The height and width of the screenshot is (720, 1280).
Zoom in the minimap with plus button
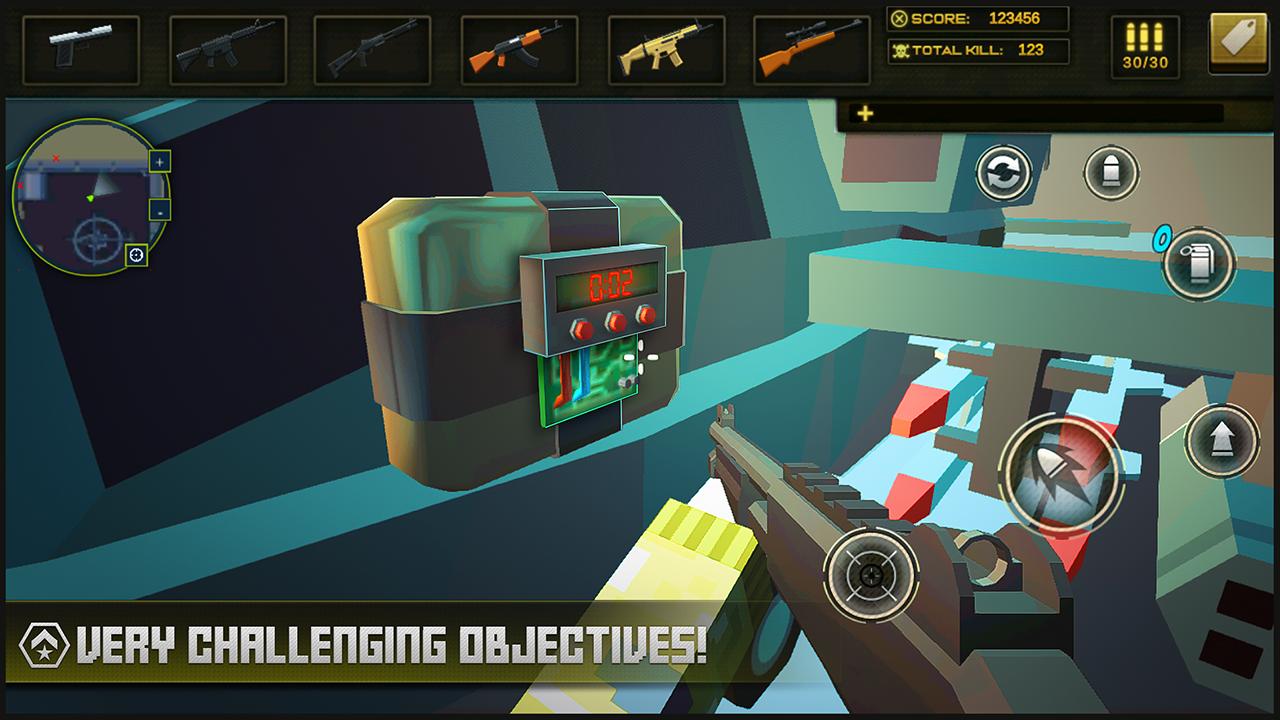pyautogui.click(x=160, y=161)
